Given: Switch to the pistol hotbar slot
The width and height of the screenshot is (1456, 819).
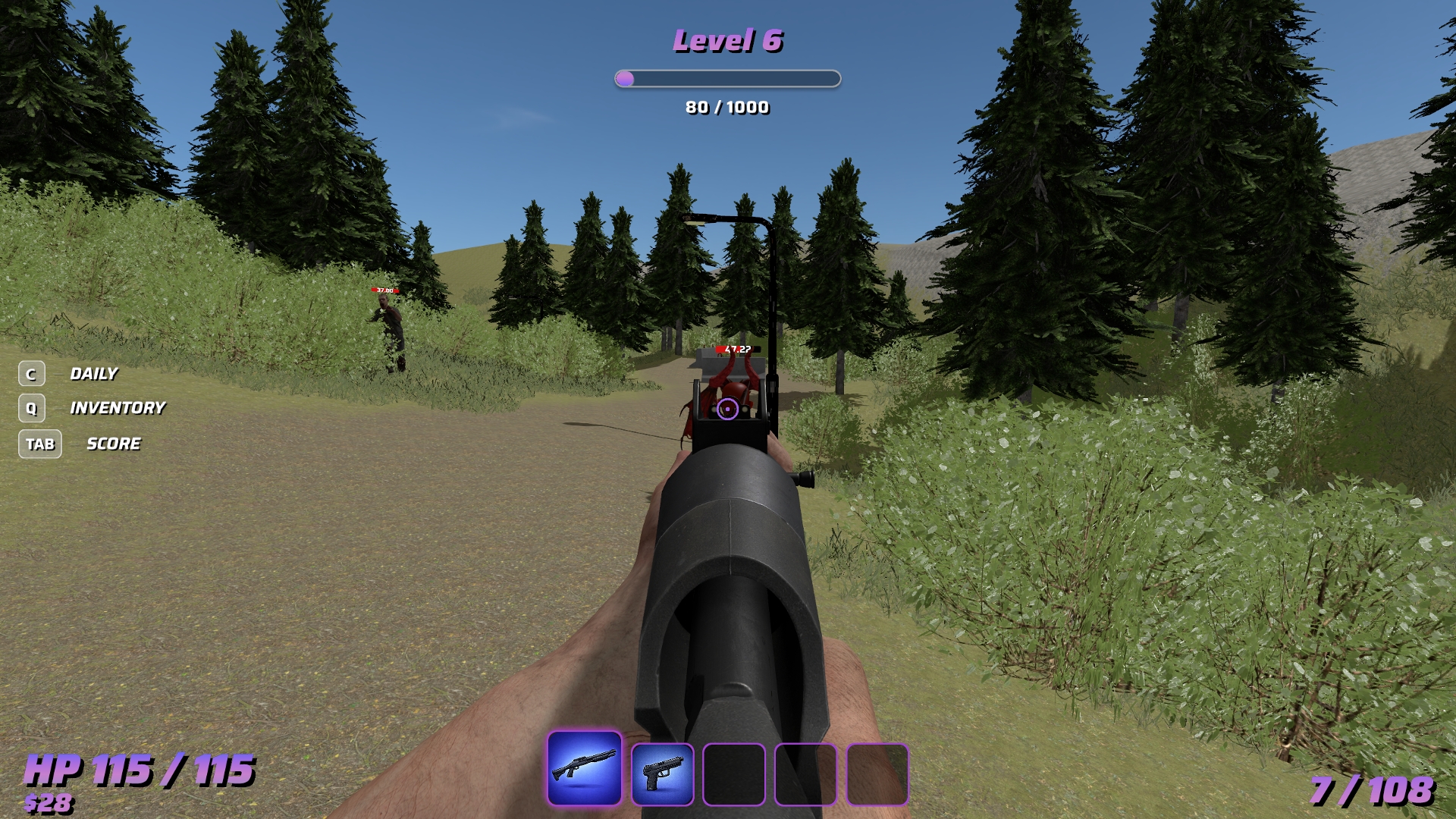Looking at the screenshot, I should 662,774.
